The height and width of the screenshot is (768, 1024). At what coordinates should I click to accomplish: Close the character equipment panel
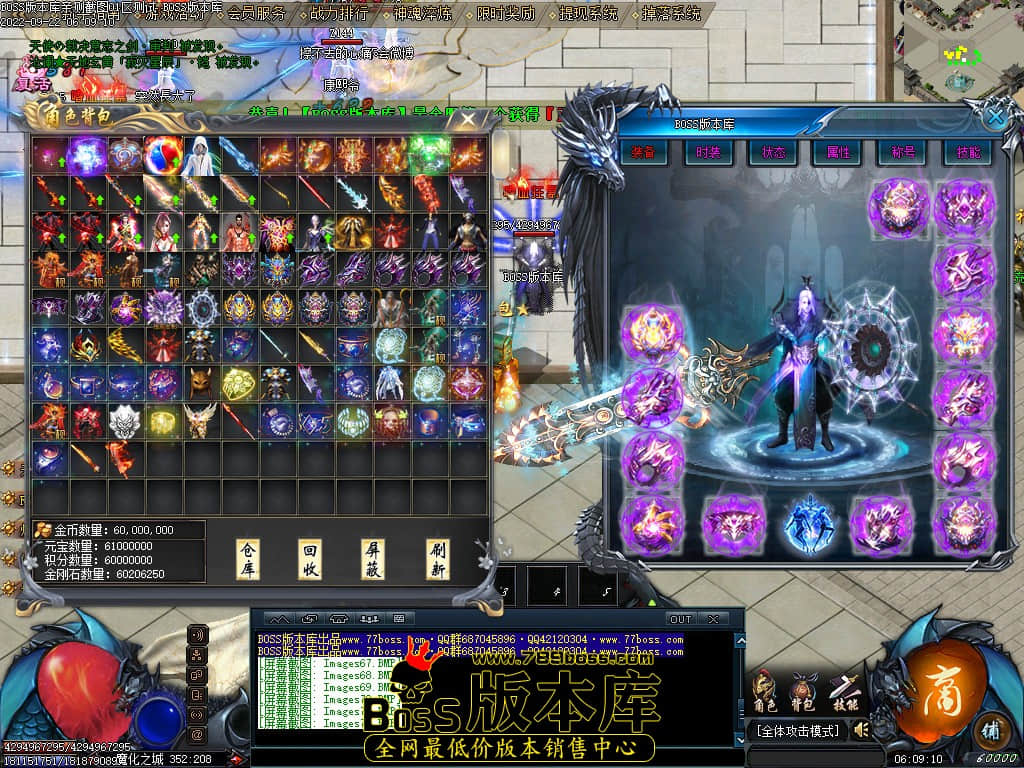pyautogui.click(x=995, y=117)
